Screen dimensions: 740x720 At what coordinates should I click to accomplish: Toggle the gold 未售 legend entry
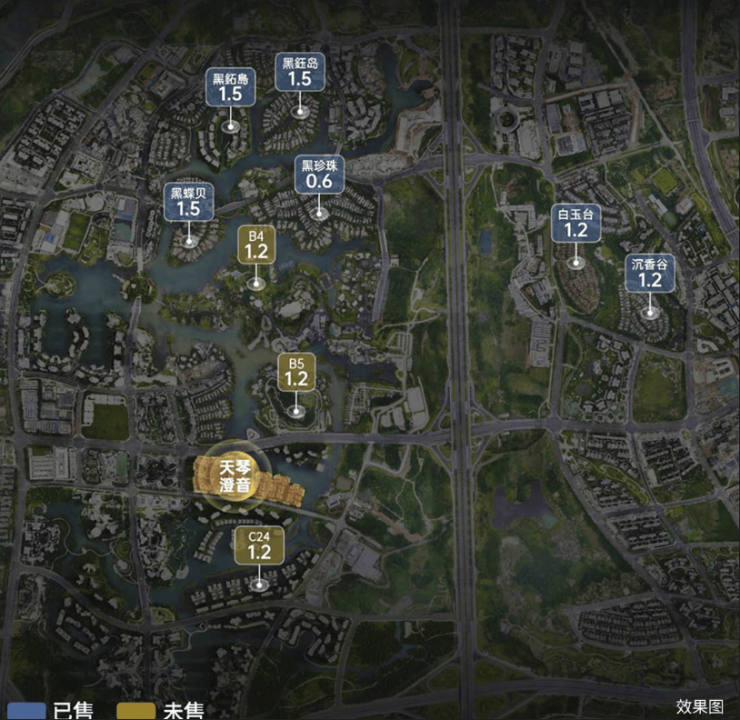(161, 710)
